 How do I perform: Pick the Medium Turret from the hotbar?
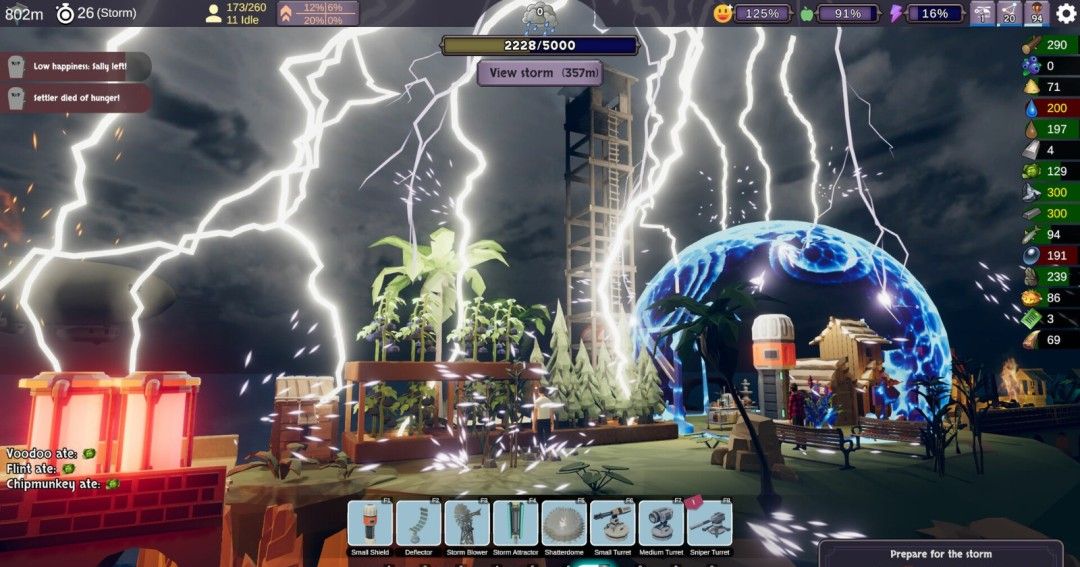pyautogui.click(x=661, y=524)
